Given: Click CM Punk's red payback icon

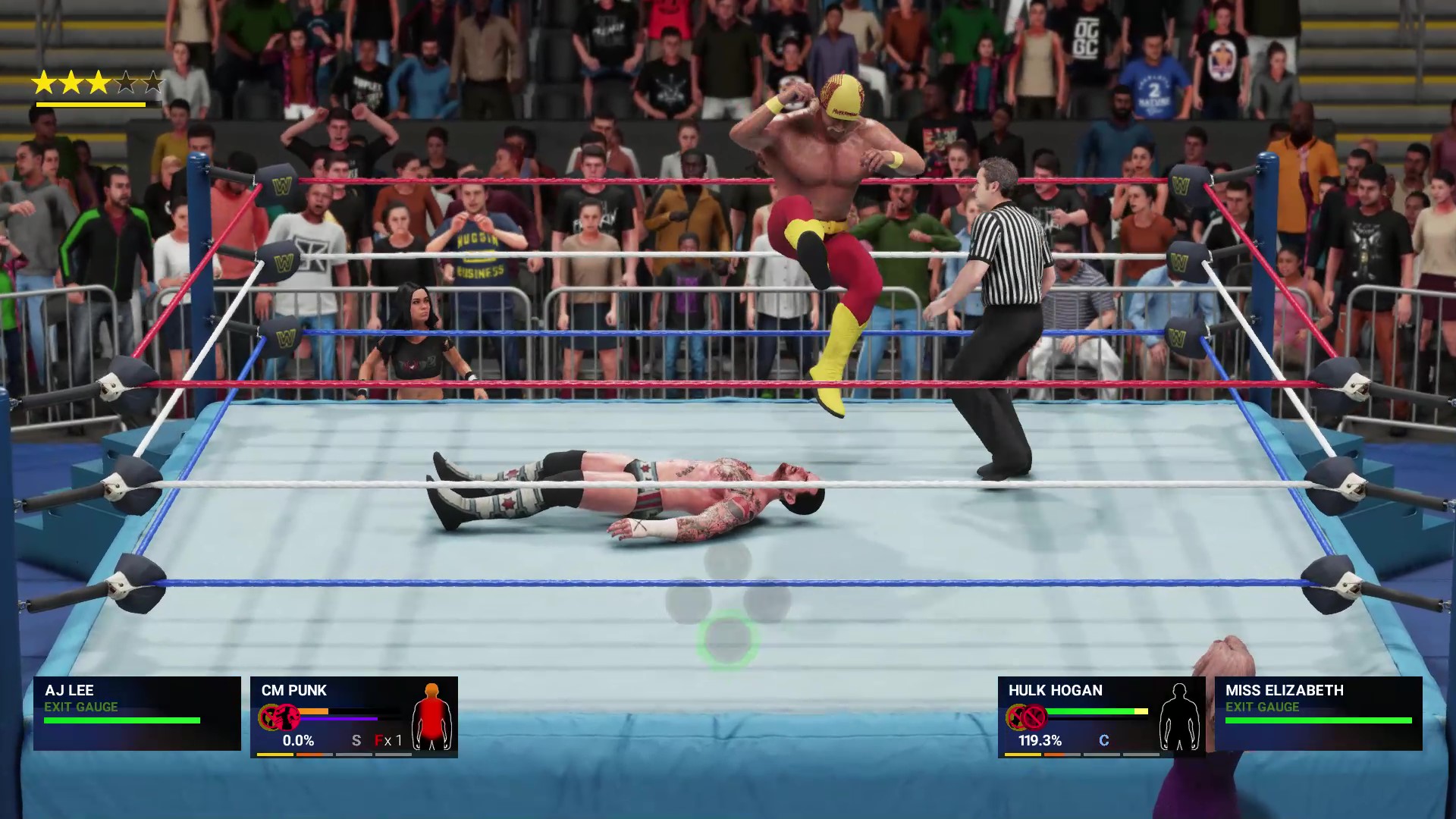Looking at the screenshot, I should (285, 717).
